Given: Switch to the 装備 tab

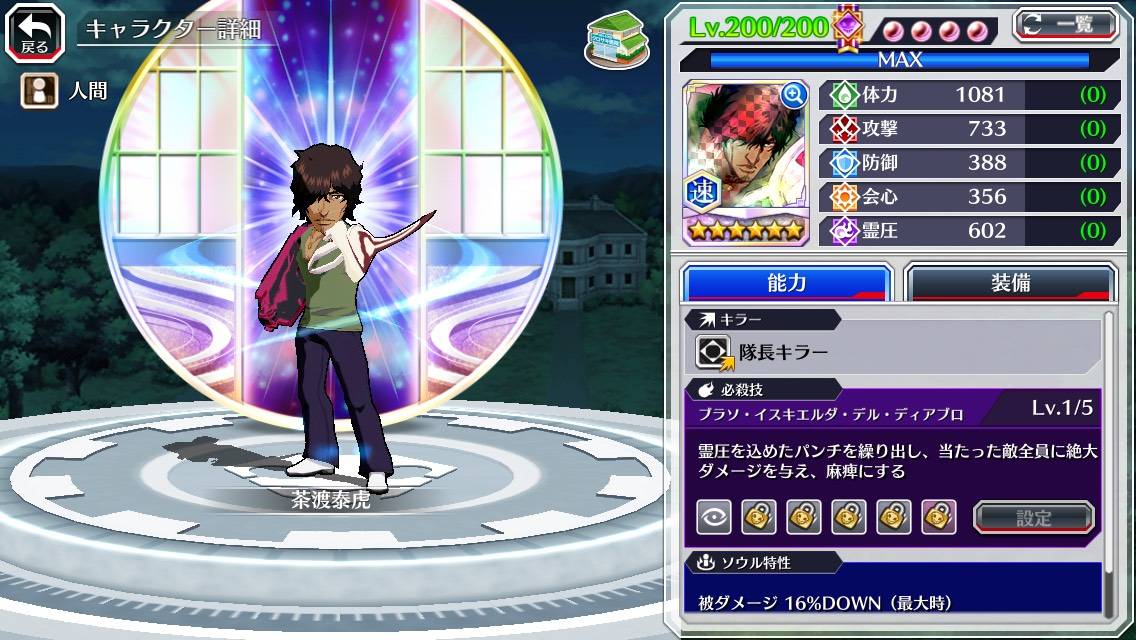Looking at the screenshot, I should (1010, 283).
